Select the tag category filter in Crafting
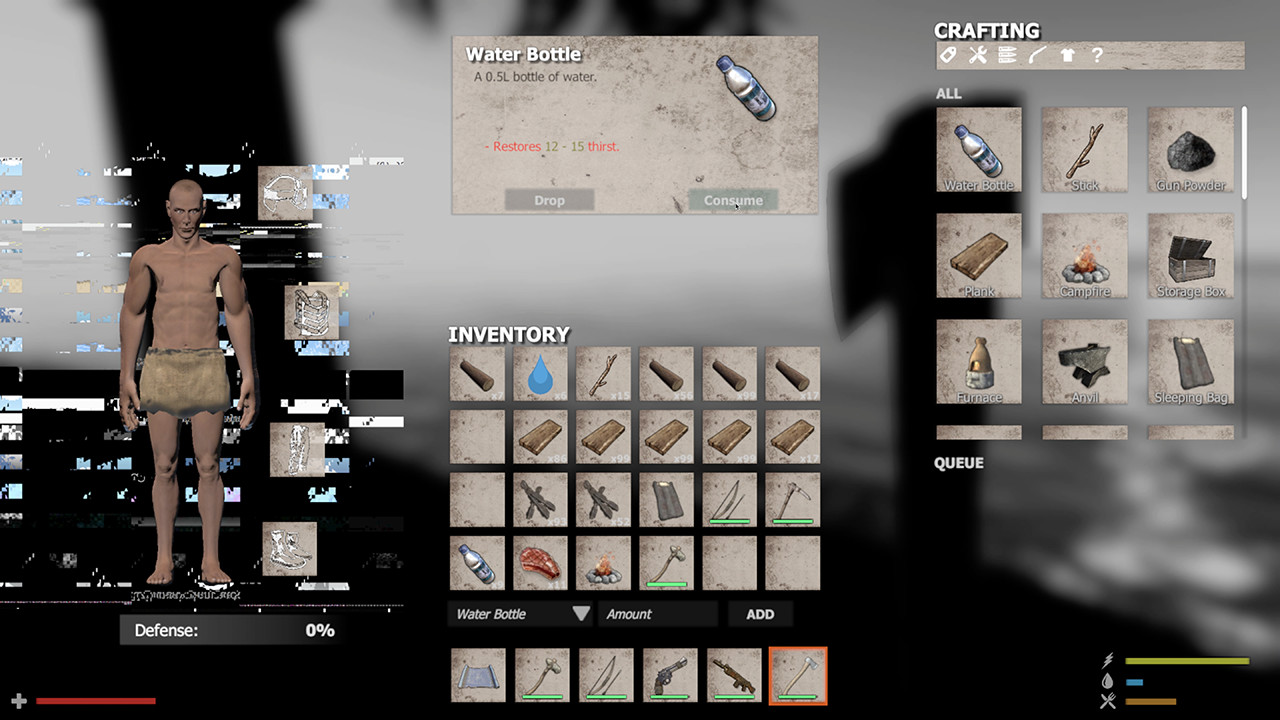This screenshot has width=1280, height=720. point(948,55)
